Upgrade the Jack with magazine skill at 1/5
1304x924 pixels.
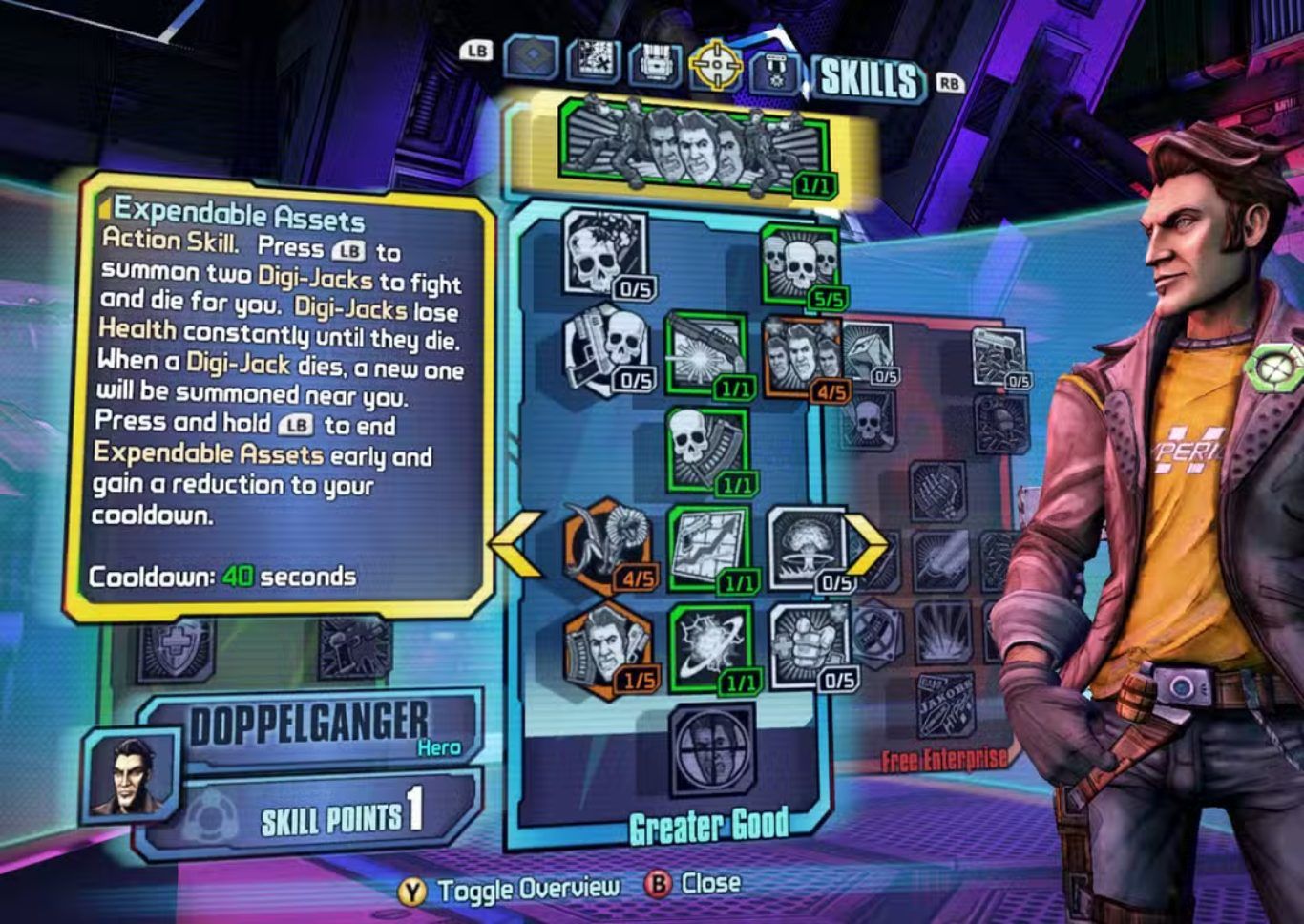(607, 644)
